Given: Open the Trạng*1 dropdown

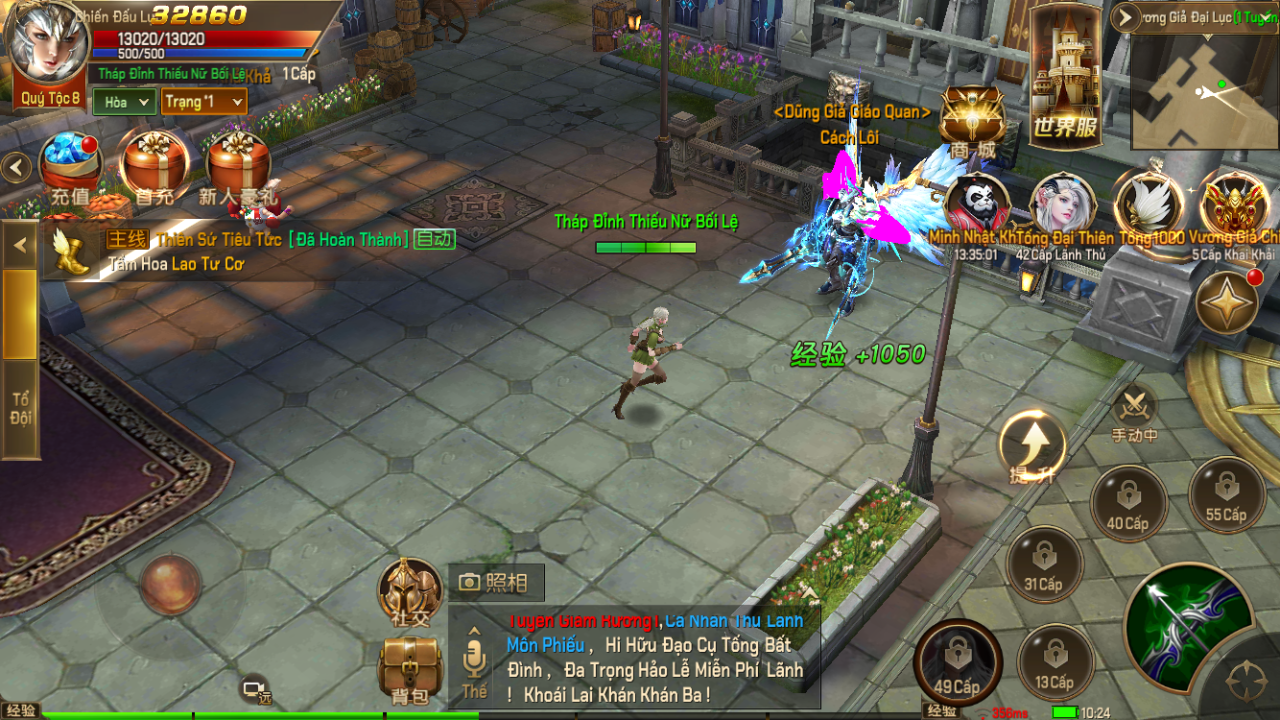Looking at the screenshot, I should click(203, 102).
